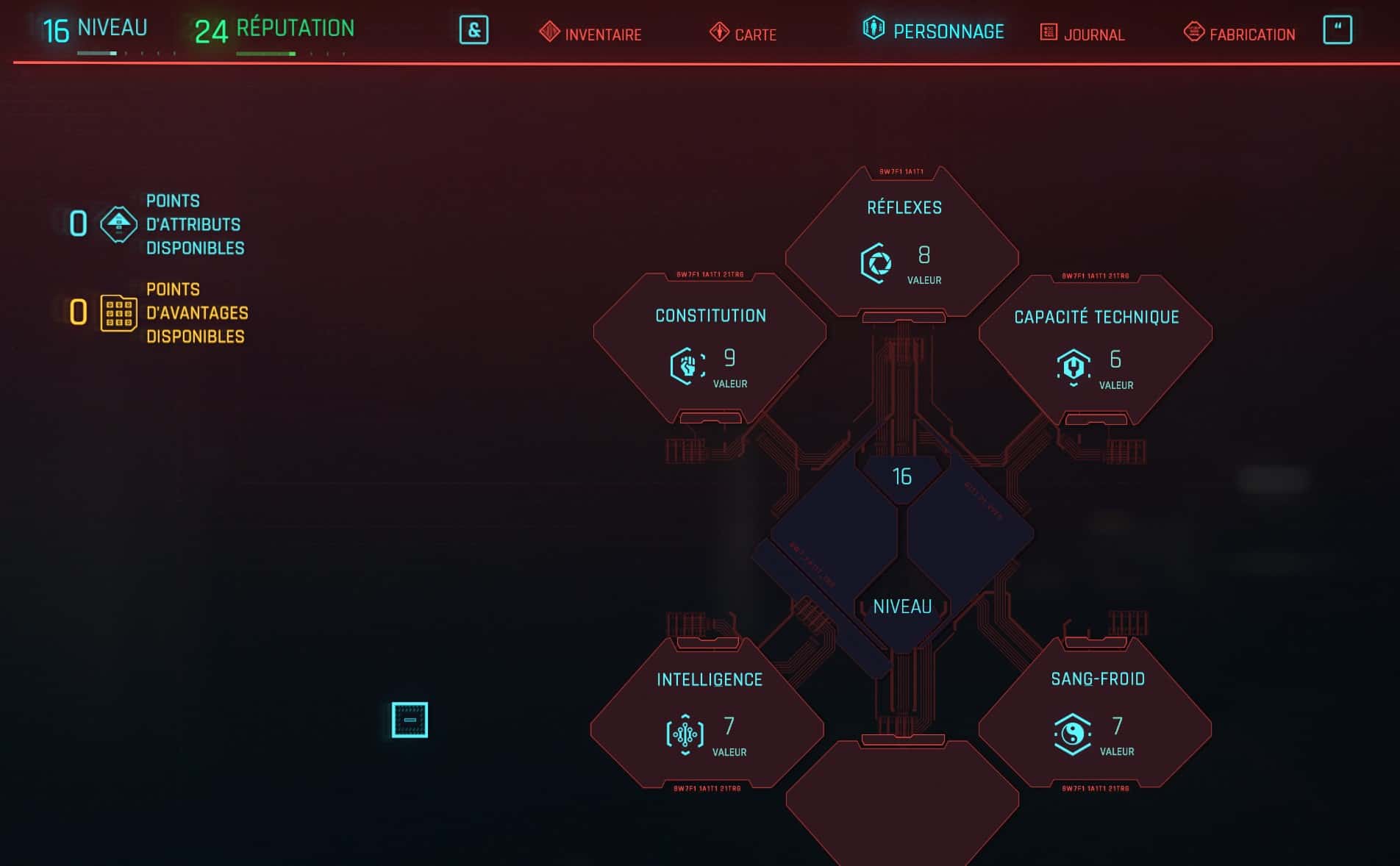1400x866 pixels.
Task: Open the Réflexes attribute panel
Action: 902,242
